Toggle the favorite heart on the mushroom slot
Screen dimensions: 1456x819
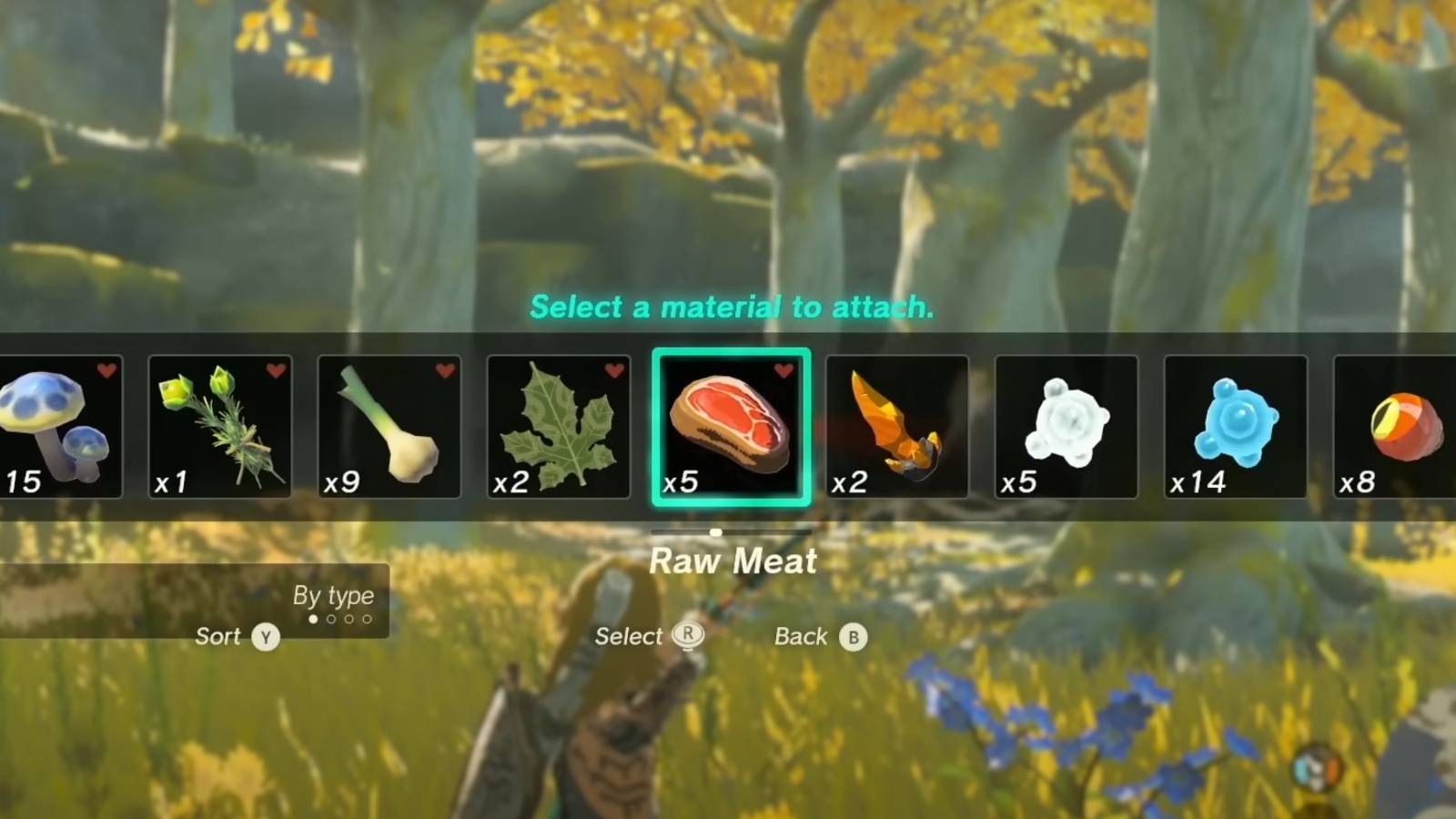(105, 371)
